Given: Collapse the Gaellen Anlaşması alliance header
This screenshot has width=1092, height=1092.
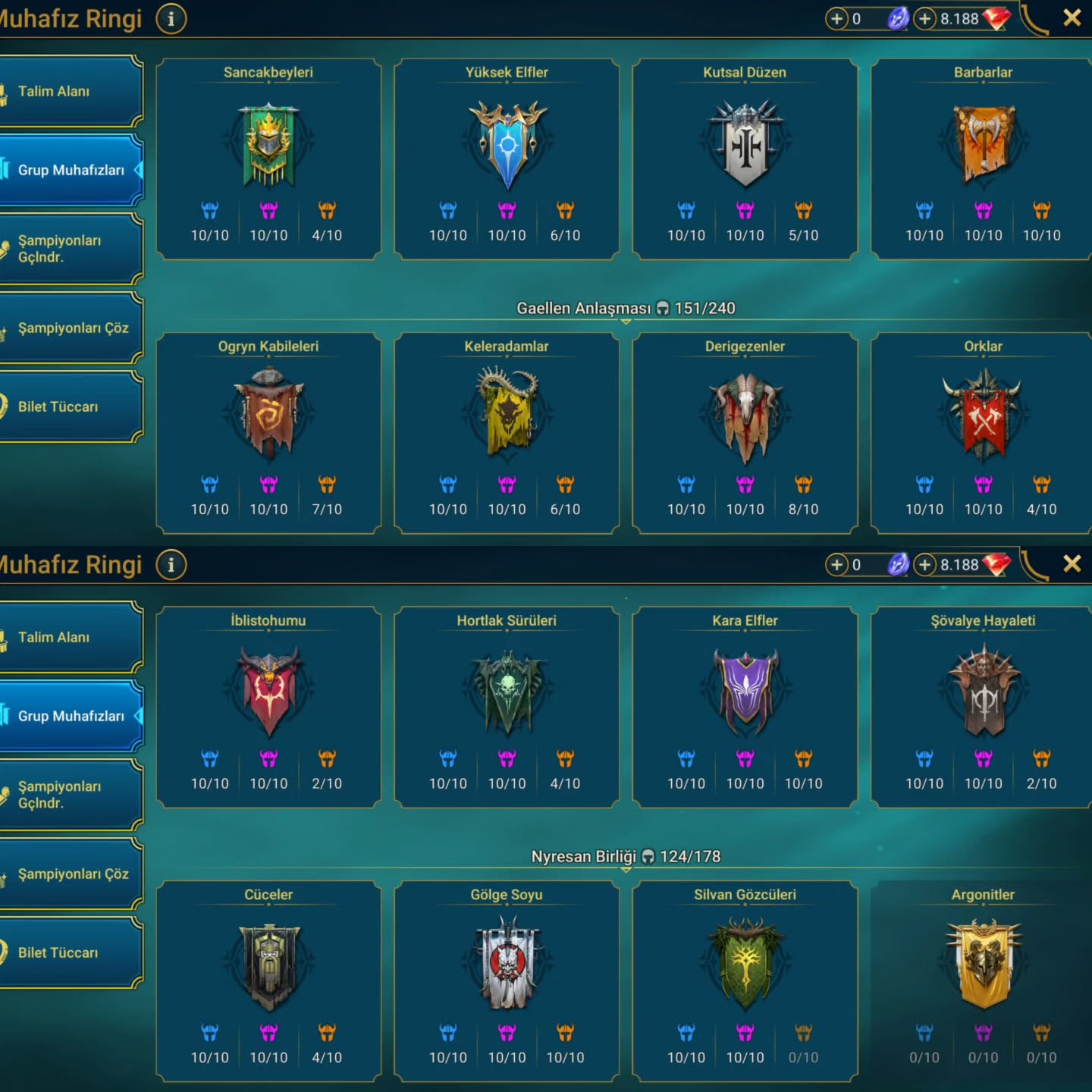Looking at the screenshot, I should pyautogui.click(x=626, y=309).
